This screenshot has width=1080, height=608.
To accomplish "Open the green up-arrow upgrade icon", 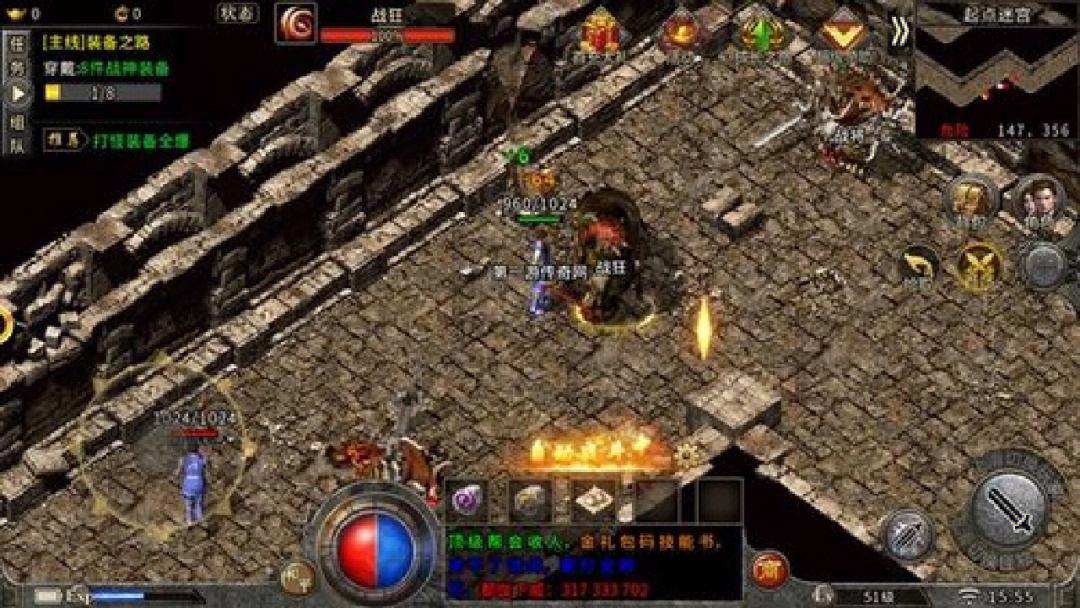I will coord(761,32).
